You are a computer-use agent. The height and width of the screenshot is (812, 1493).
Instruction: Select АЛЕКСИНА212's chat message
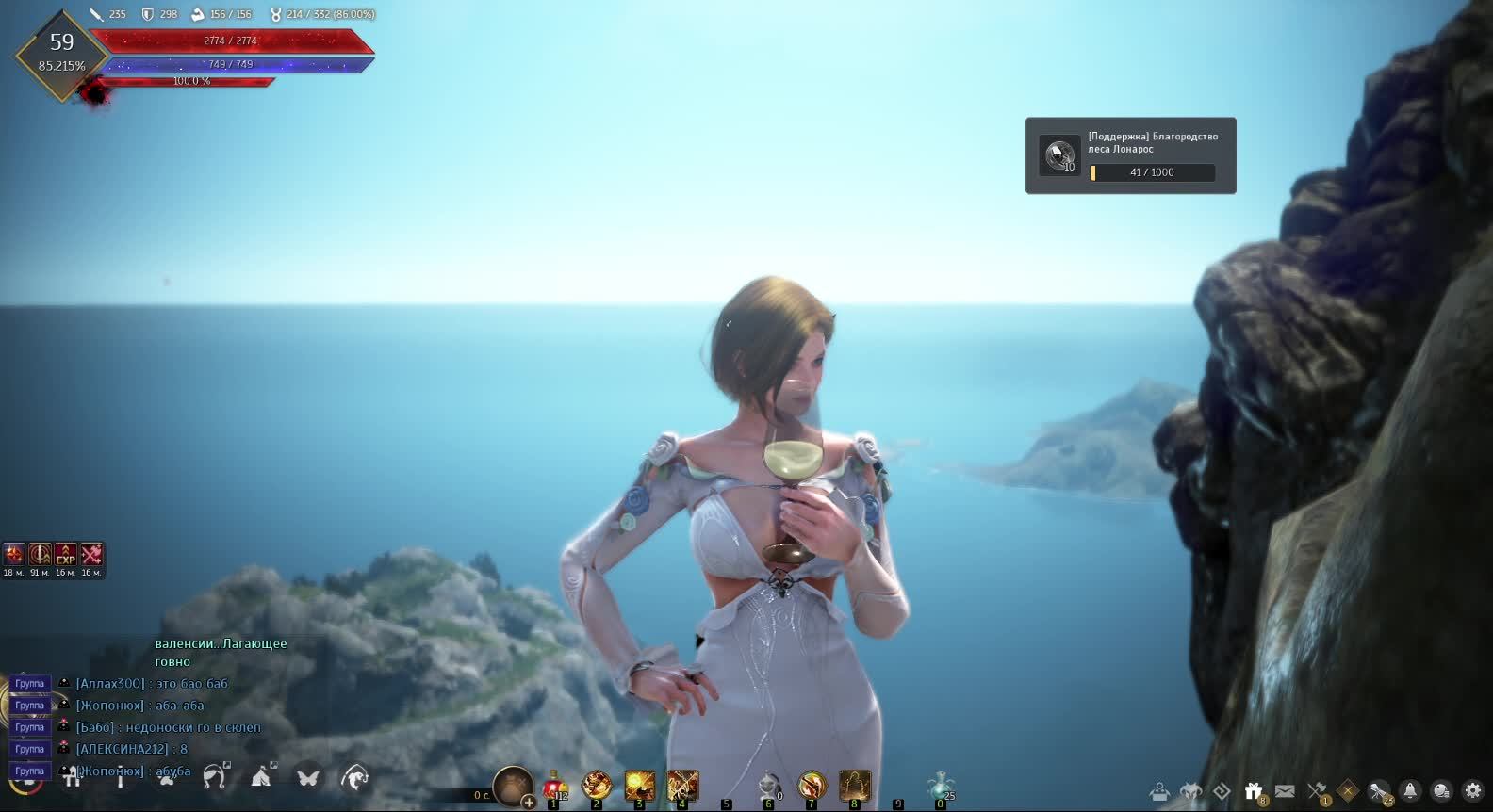point(132,749)
